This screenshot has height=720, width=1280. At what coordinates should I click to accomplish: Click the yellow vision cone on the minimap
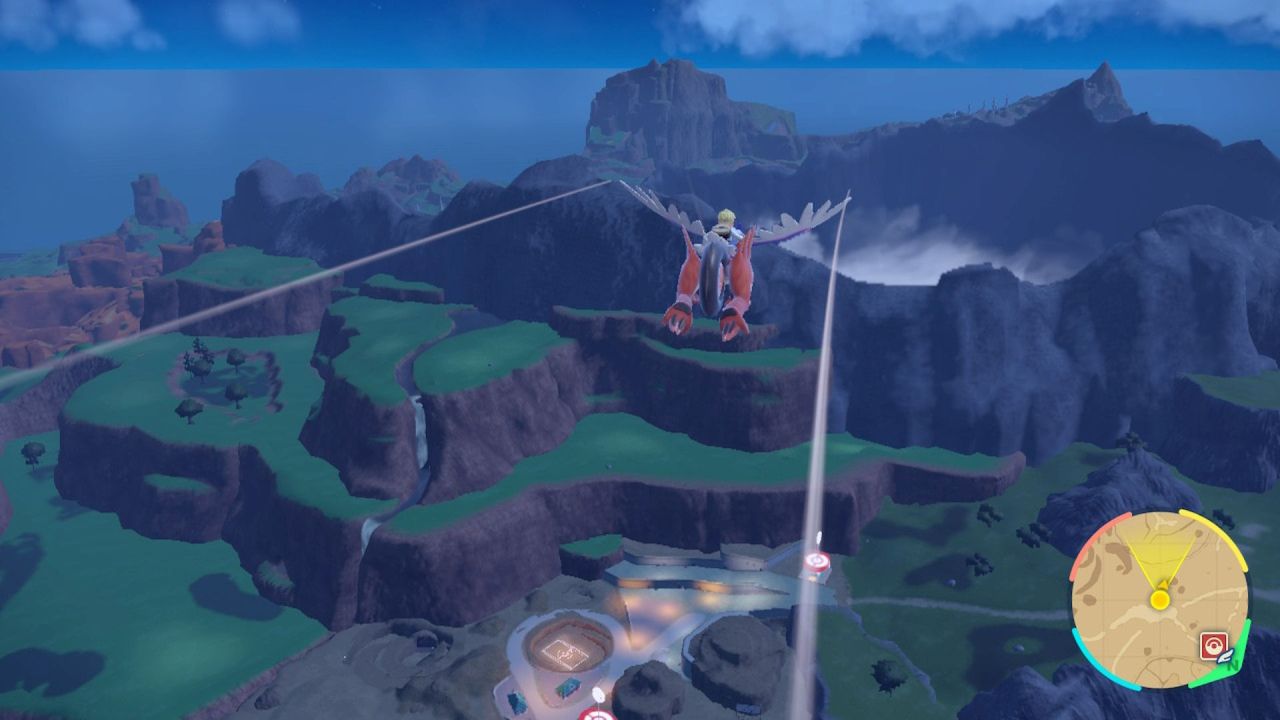(1159, 548)
